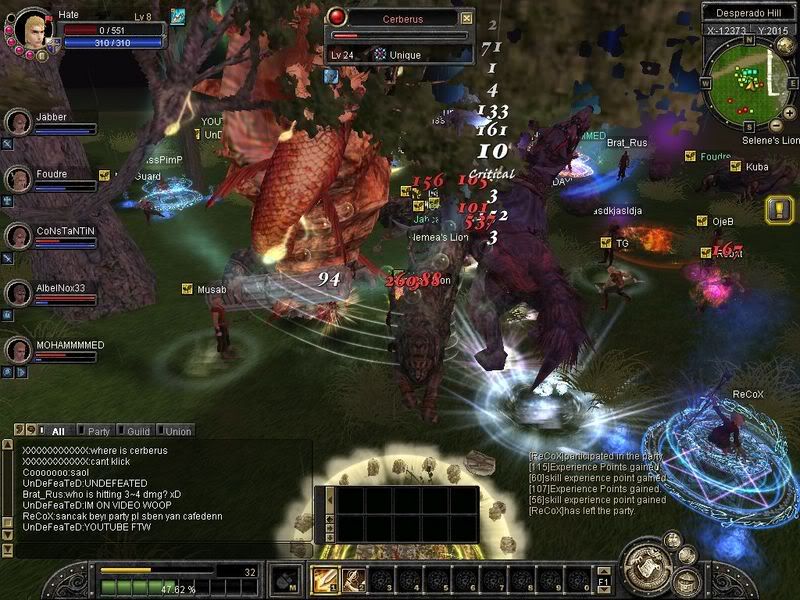800x600 pixels.
Task: Switch chat to the Party tab
Action: [96, 431]
